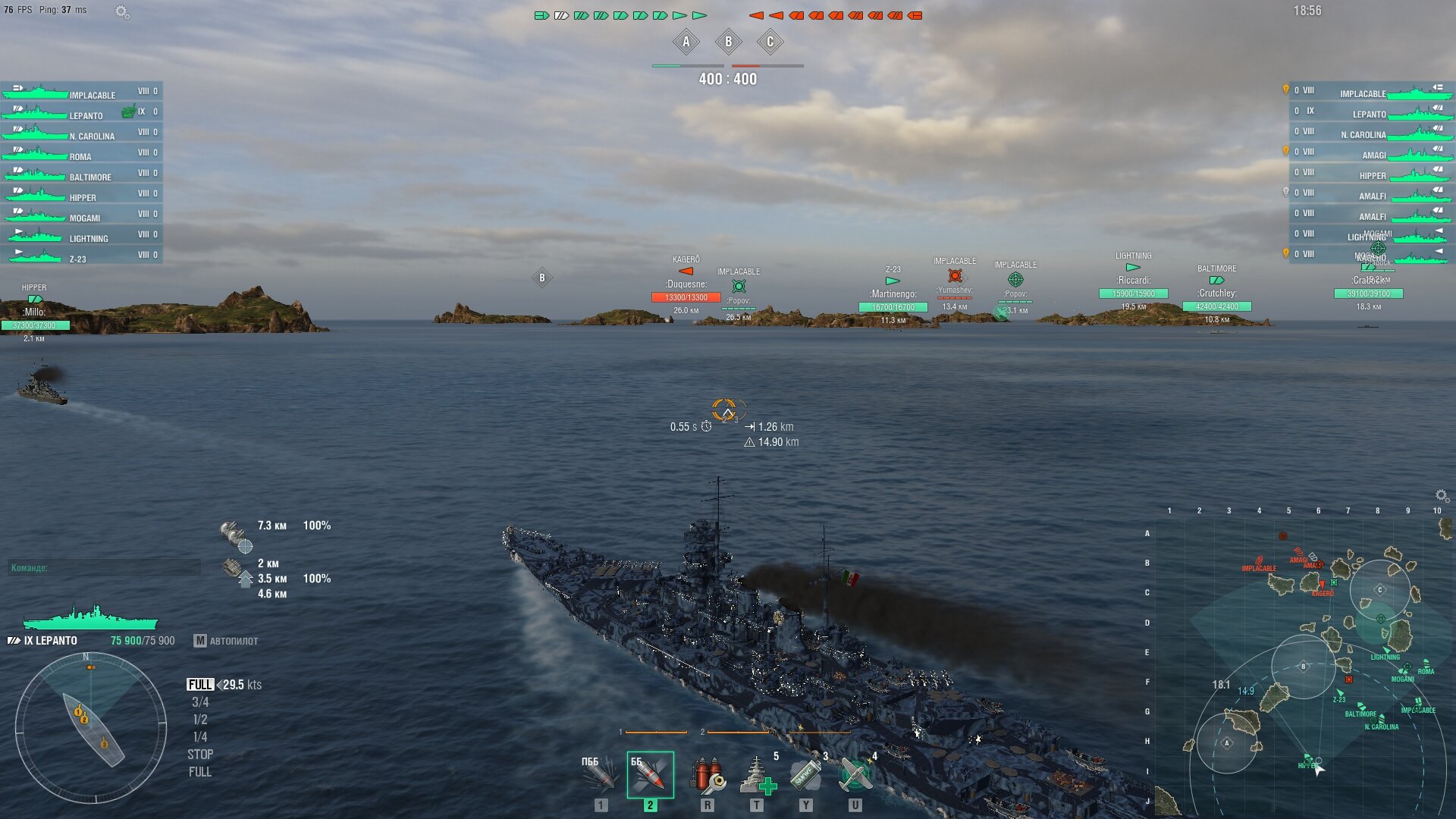
Task: Set engine telegraph to 3/4 speed
Action: coord(200,702)
